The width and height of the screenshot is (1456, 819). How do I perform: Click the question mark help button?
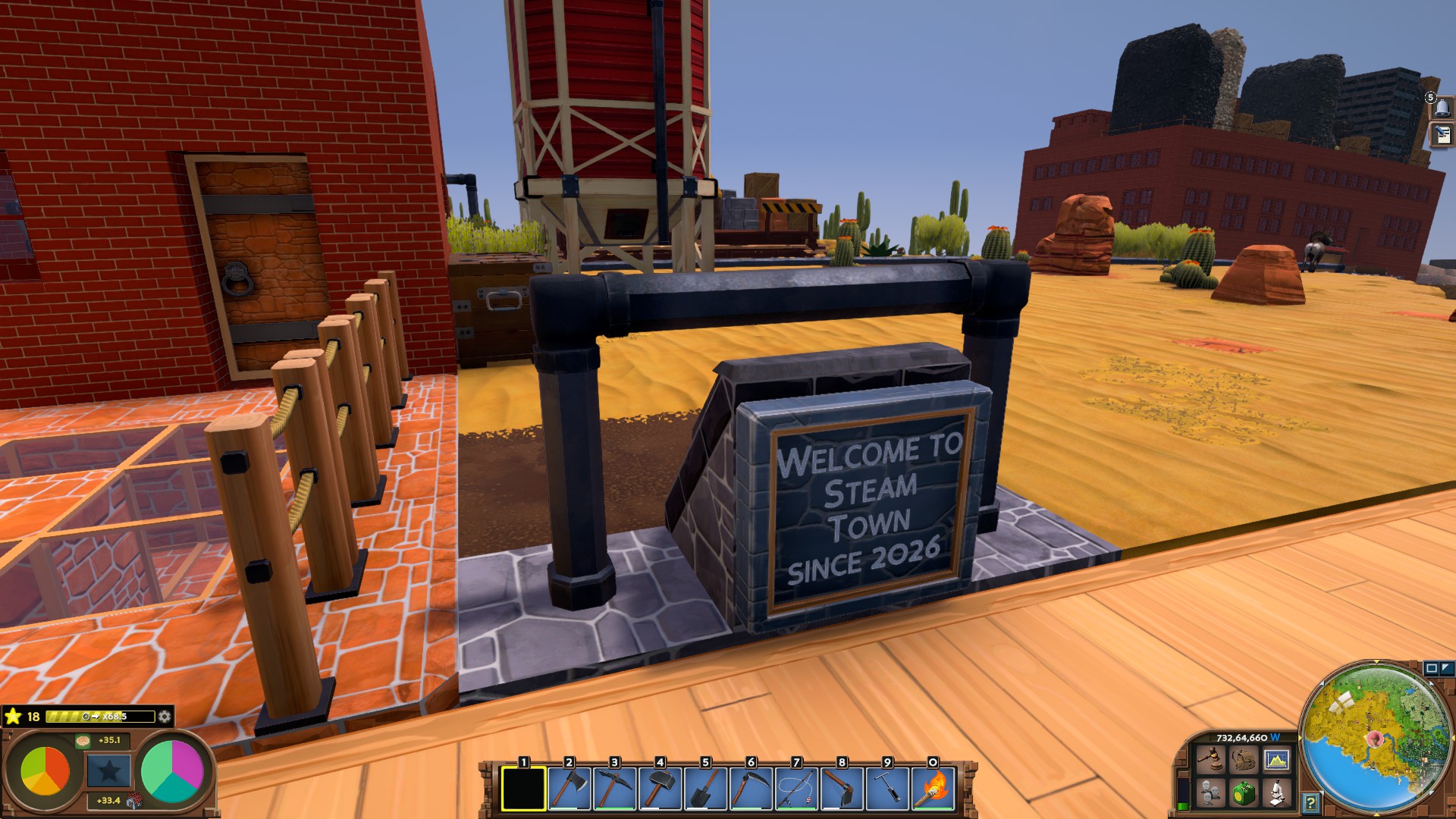coord(1310,802)
